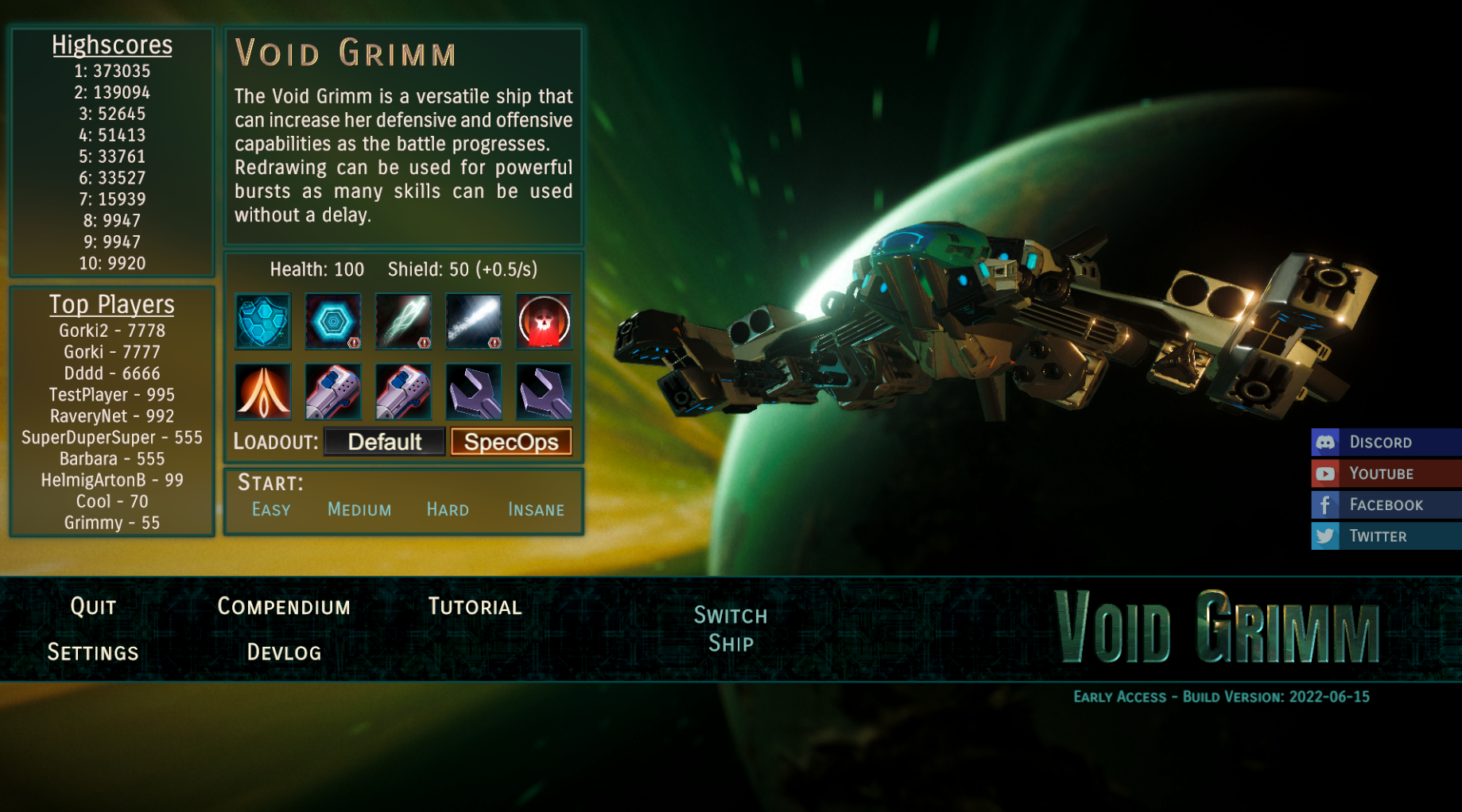Inspect the white comet streak skill icon
Screen dimensions: 1462x812
474,322
